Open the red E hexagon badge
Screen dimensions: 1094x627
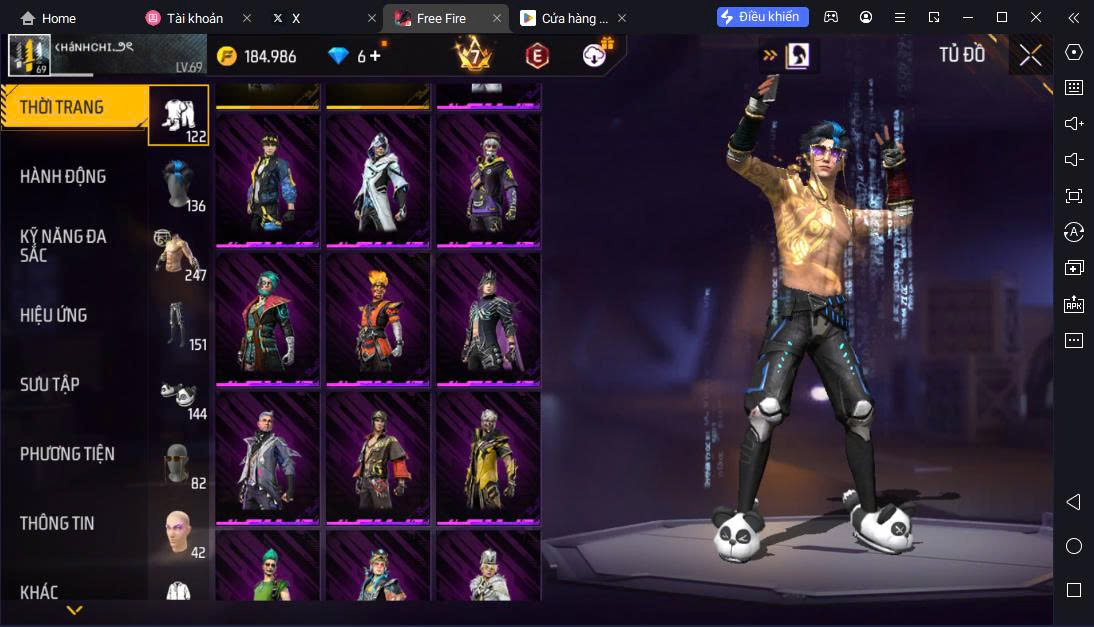pyautogui.click(x=537, y=56)
